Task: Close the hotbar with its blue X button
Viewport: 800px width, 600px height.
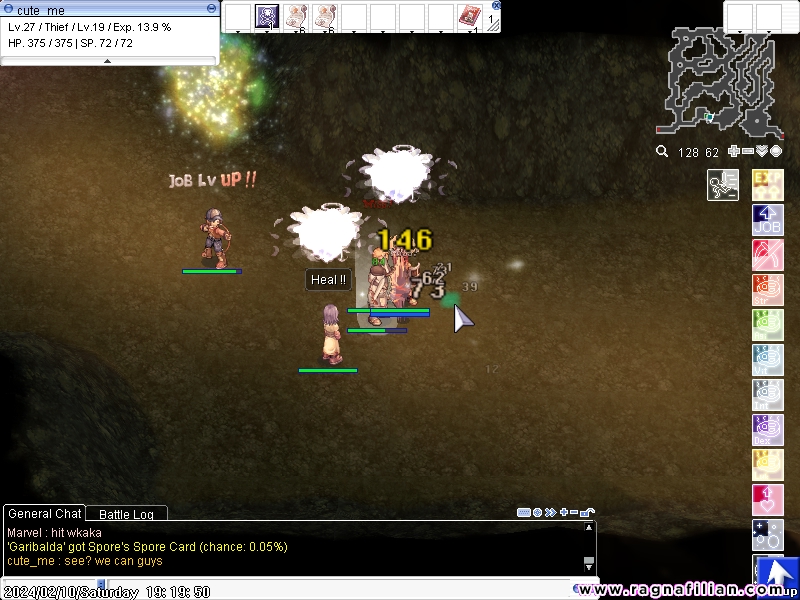Action: (x=497, y=5)
